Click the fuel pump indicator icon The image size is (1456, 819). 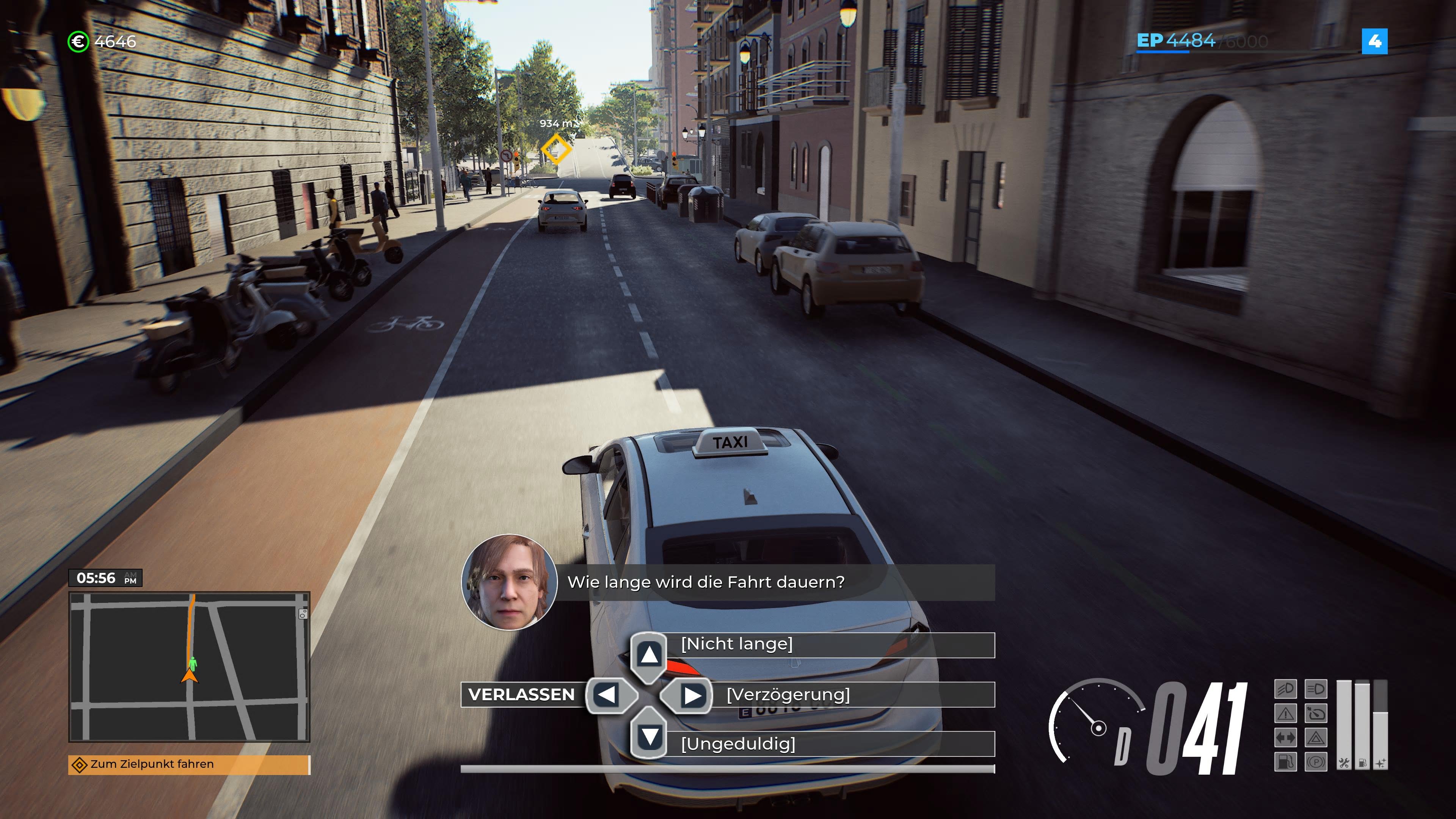click(x=1287, y=762)
